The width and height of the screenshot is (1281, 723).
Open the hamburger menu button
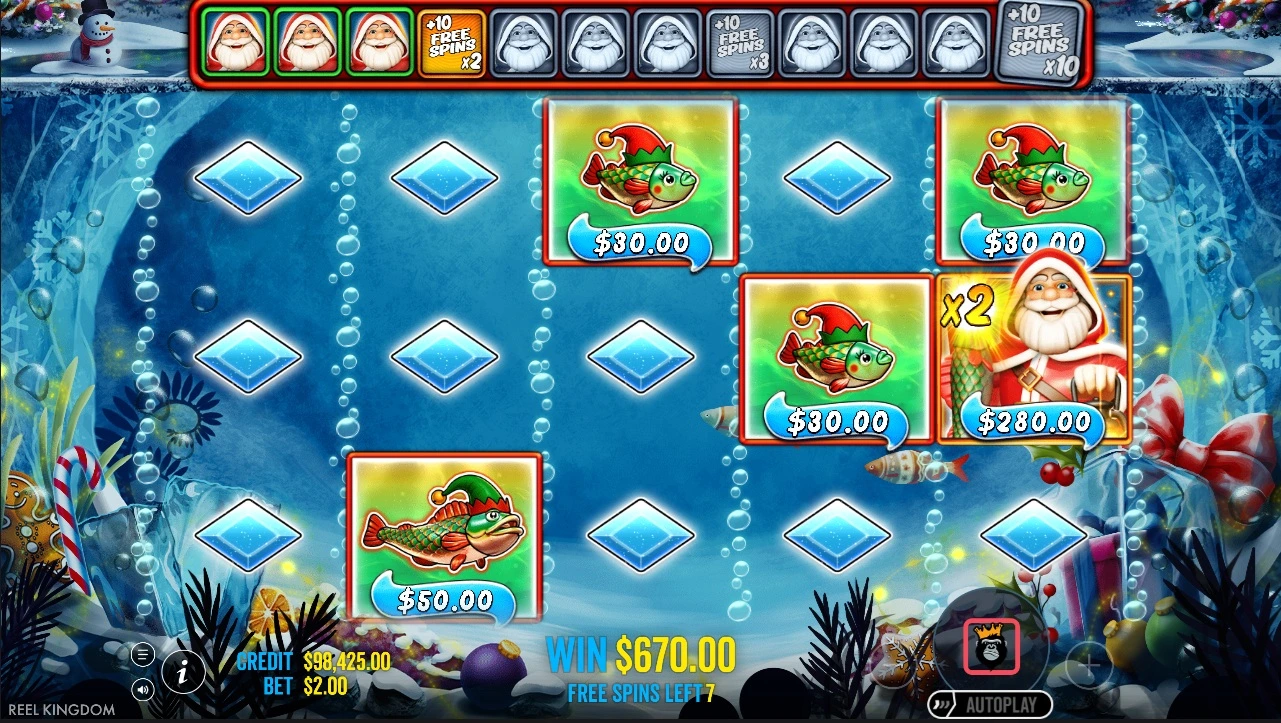point(143,655)
